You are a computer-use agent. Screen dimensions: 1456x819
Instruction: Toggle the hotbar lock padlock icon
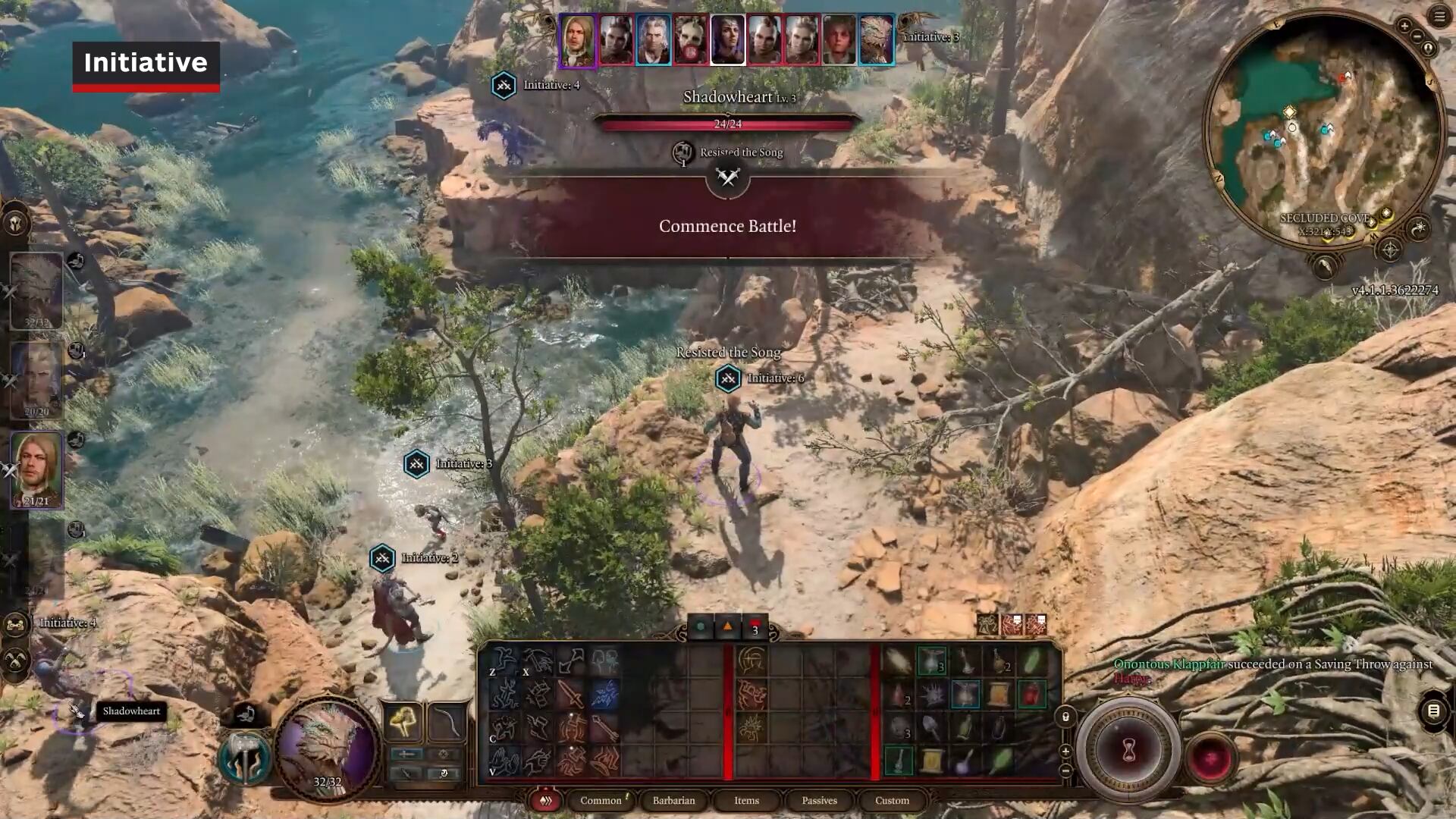(1065, 718)
